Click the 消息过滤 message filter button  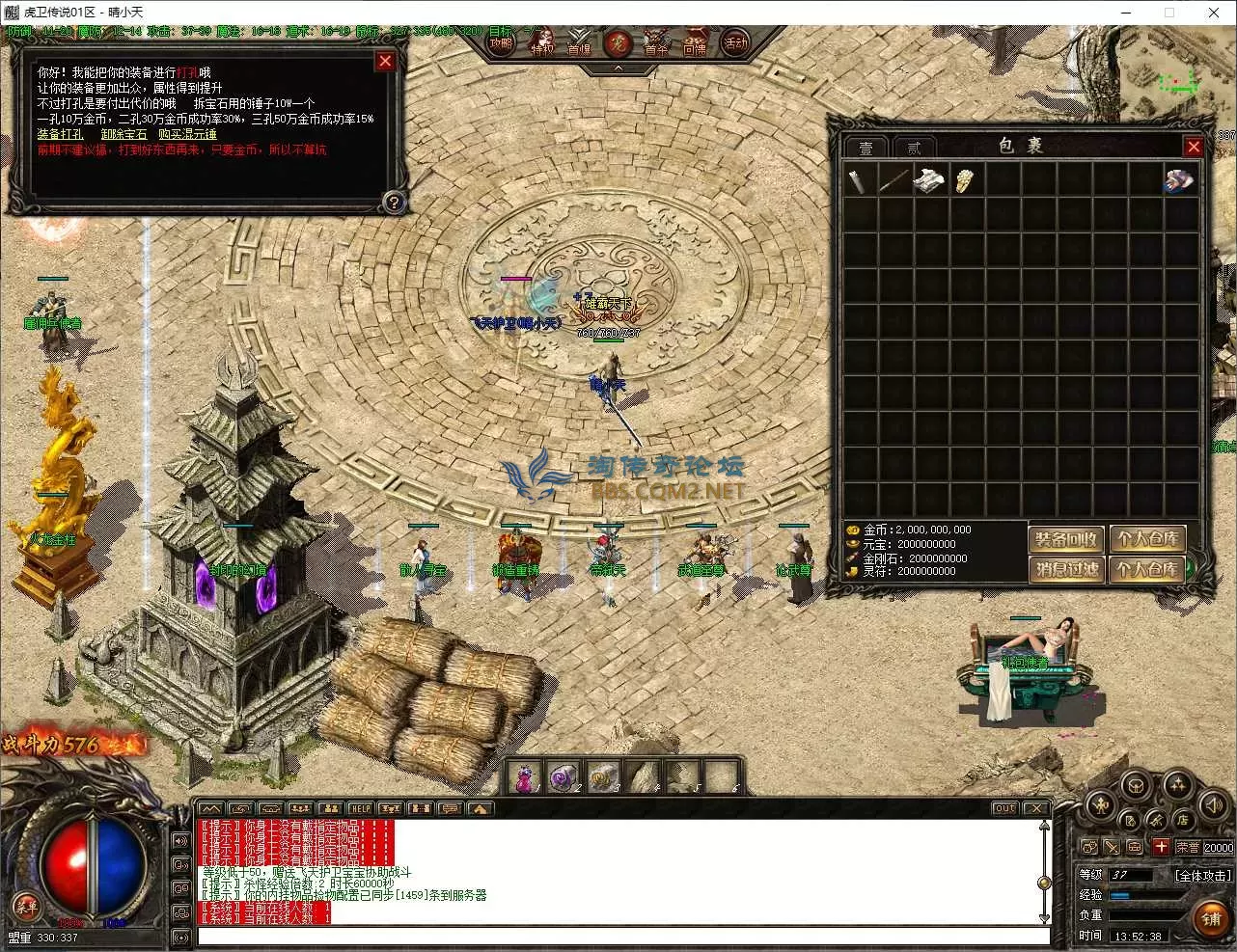coord(1066,568)
